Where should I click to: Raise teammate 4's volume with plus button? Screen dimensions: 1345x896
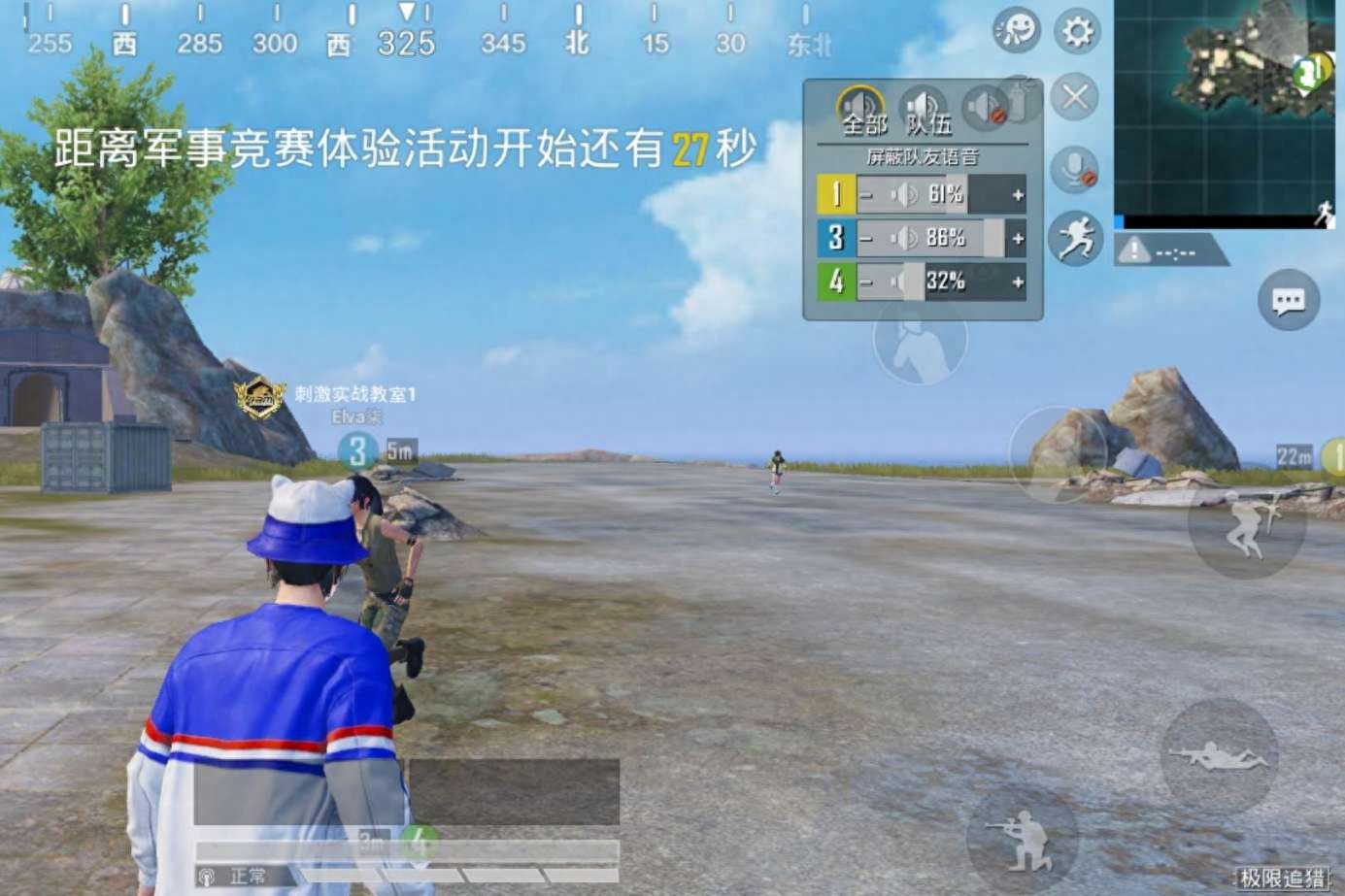click(x=1017, y=282)
